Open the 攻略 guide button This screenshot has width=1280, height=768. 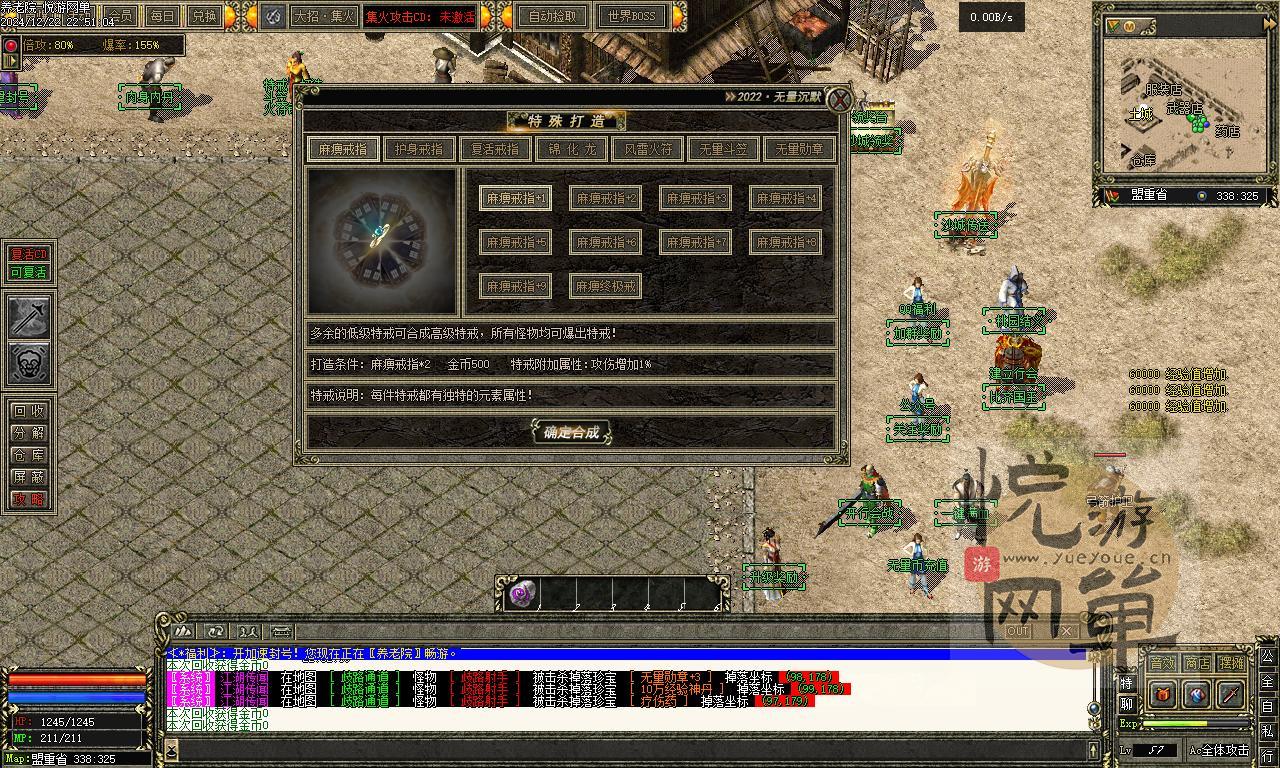pos(28,499)
